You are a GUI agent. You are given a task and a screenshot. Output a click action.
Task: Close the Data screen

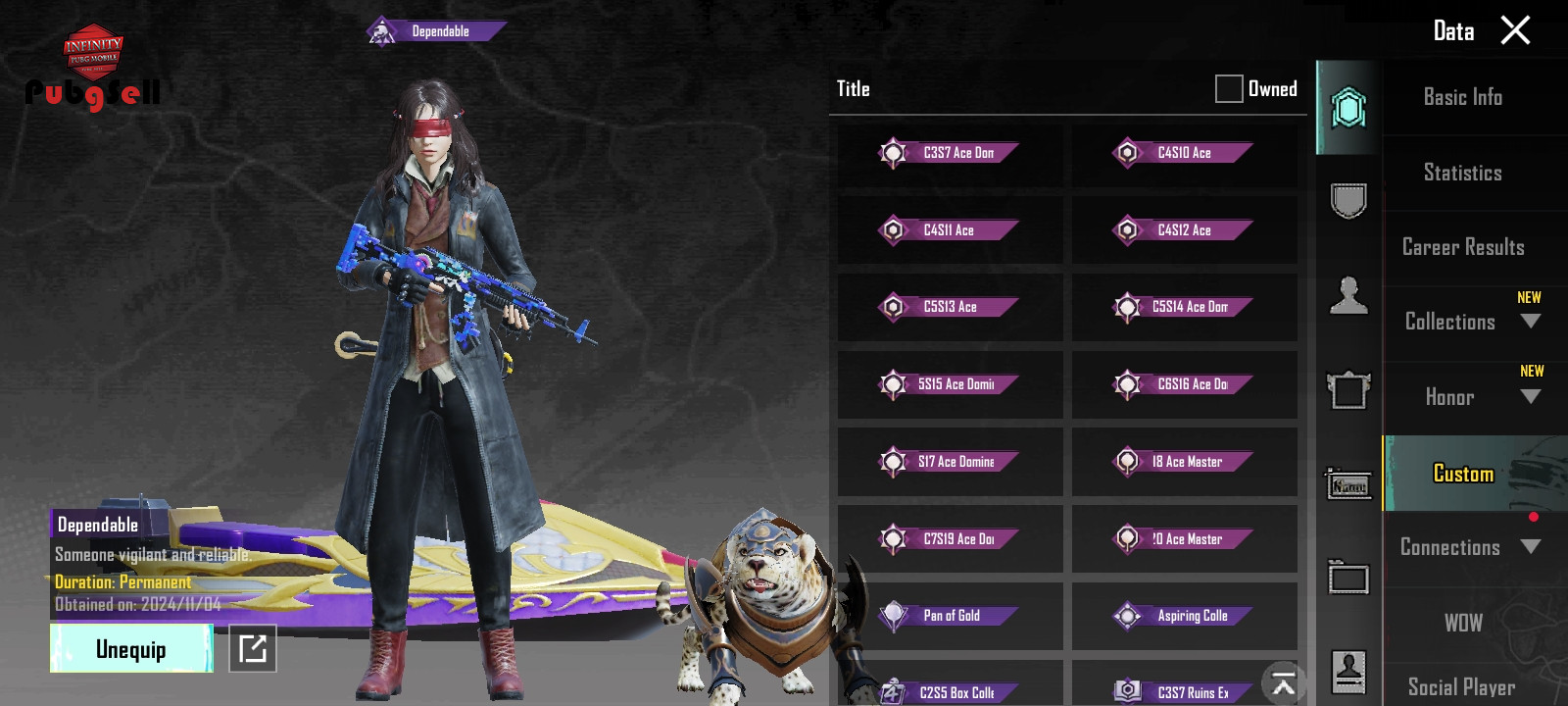pyautogui.click(x=1515, y=30)
